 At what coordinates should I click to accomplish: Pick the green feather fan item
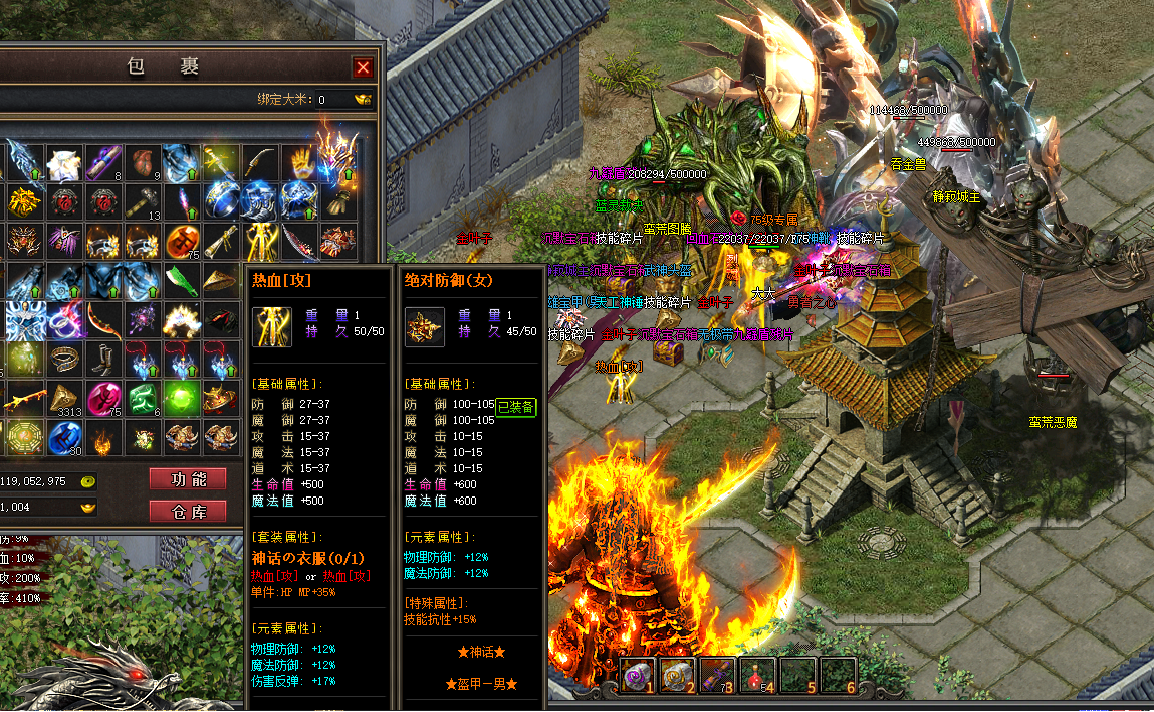[182, 281]
